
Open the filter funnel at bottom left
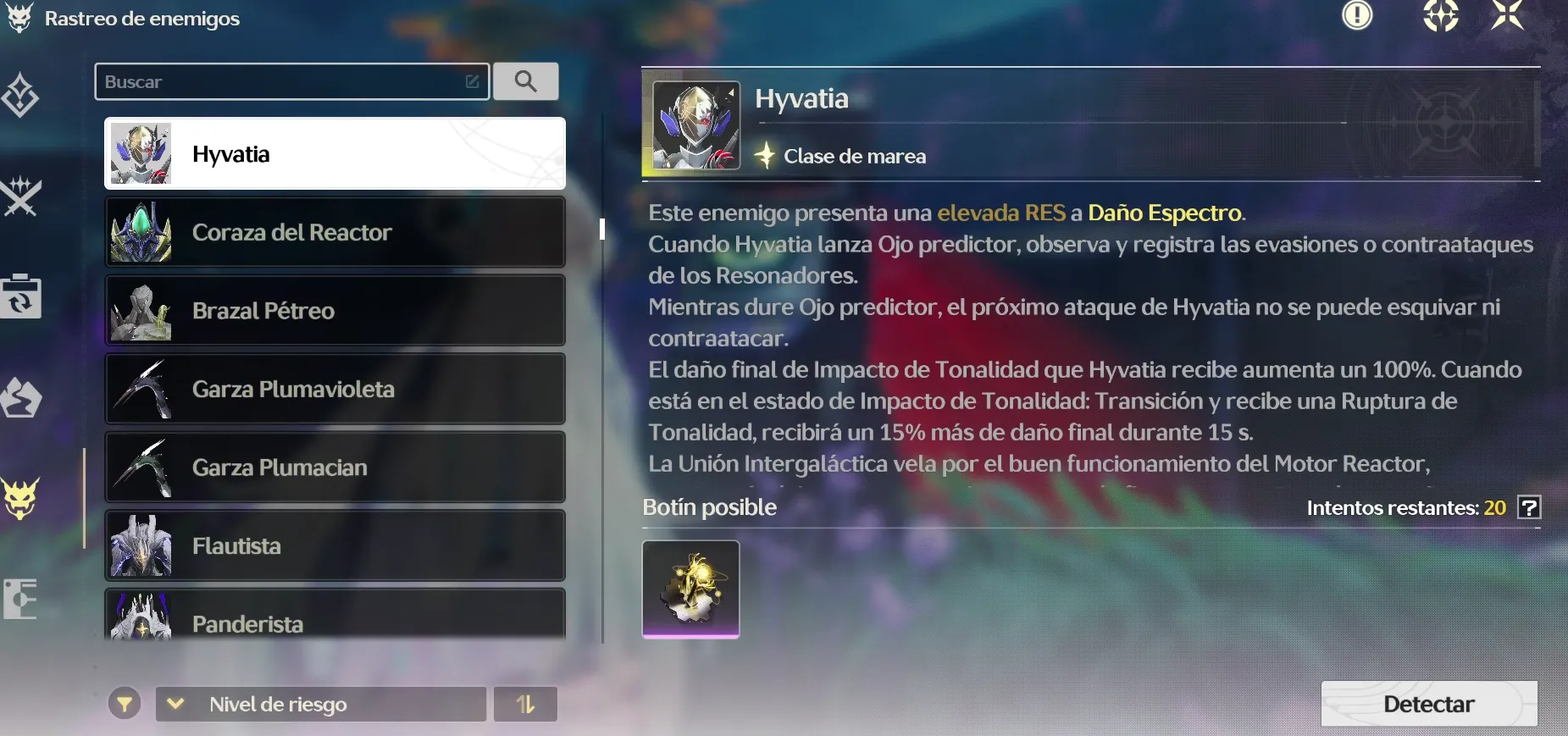tap(125, 704)
